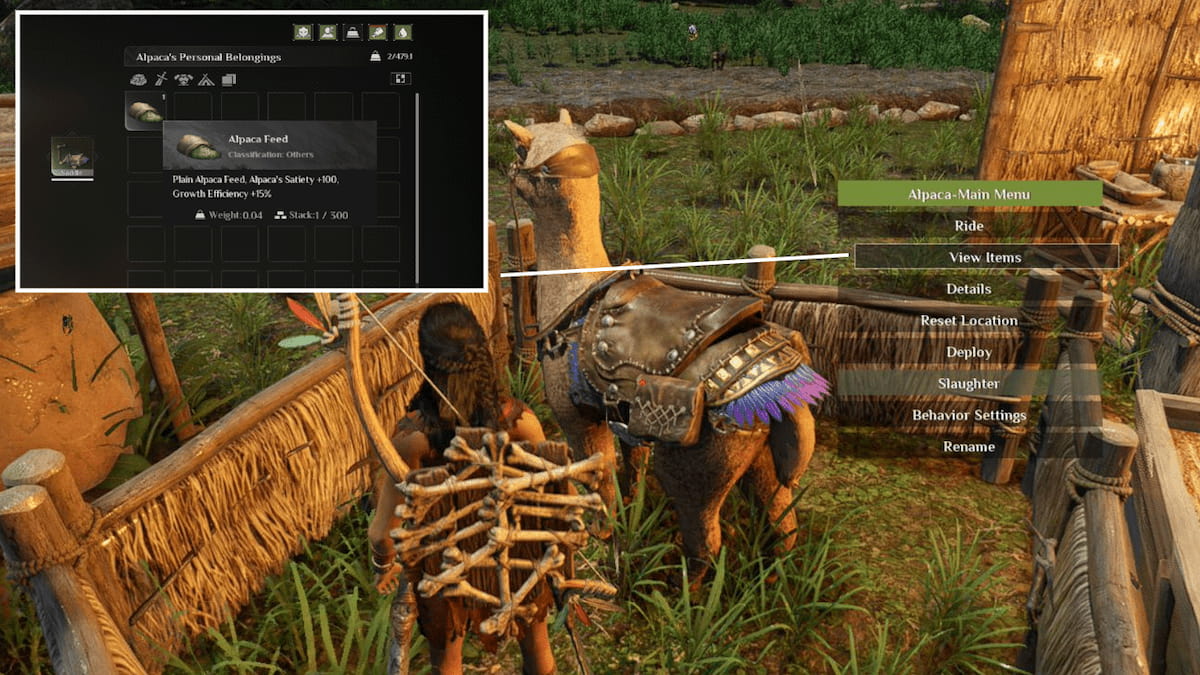The width and height of the screenshot is (1200, 675).
Task: Select the materials pile category filter
Action: (139, 80)
